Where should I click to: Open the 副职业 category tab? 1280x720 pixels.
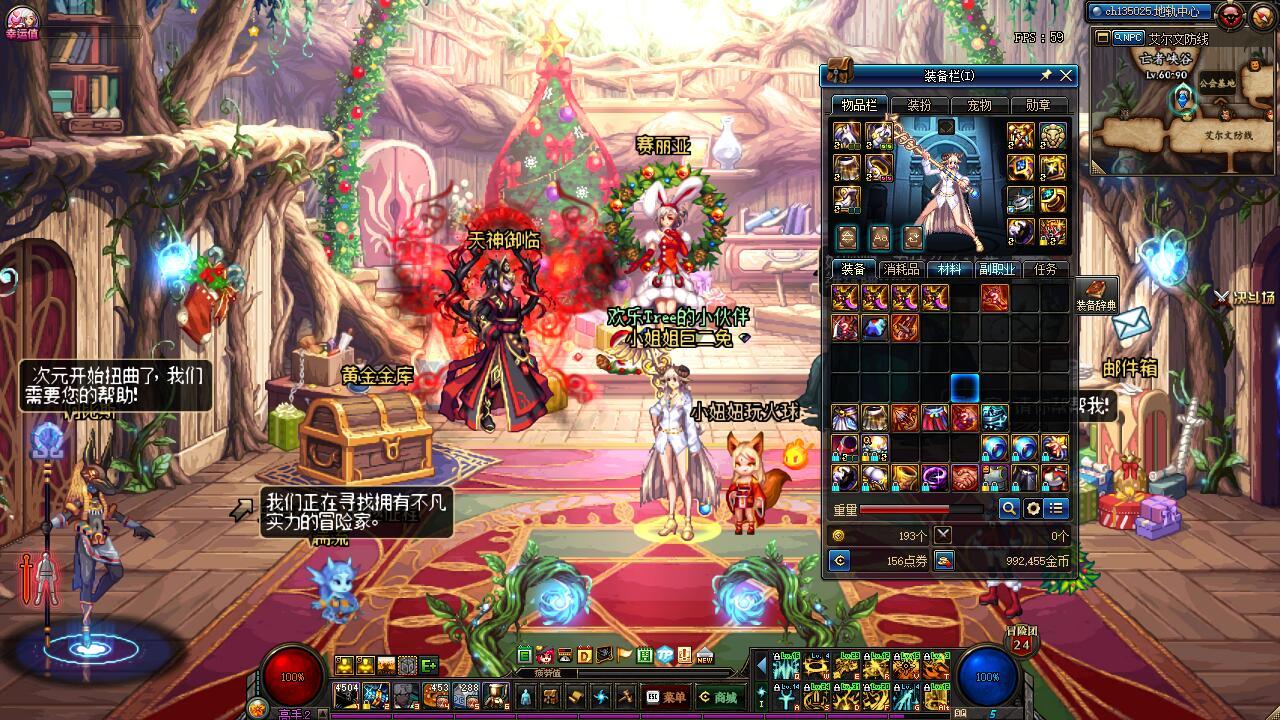click(x=996, y=269)
